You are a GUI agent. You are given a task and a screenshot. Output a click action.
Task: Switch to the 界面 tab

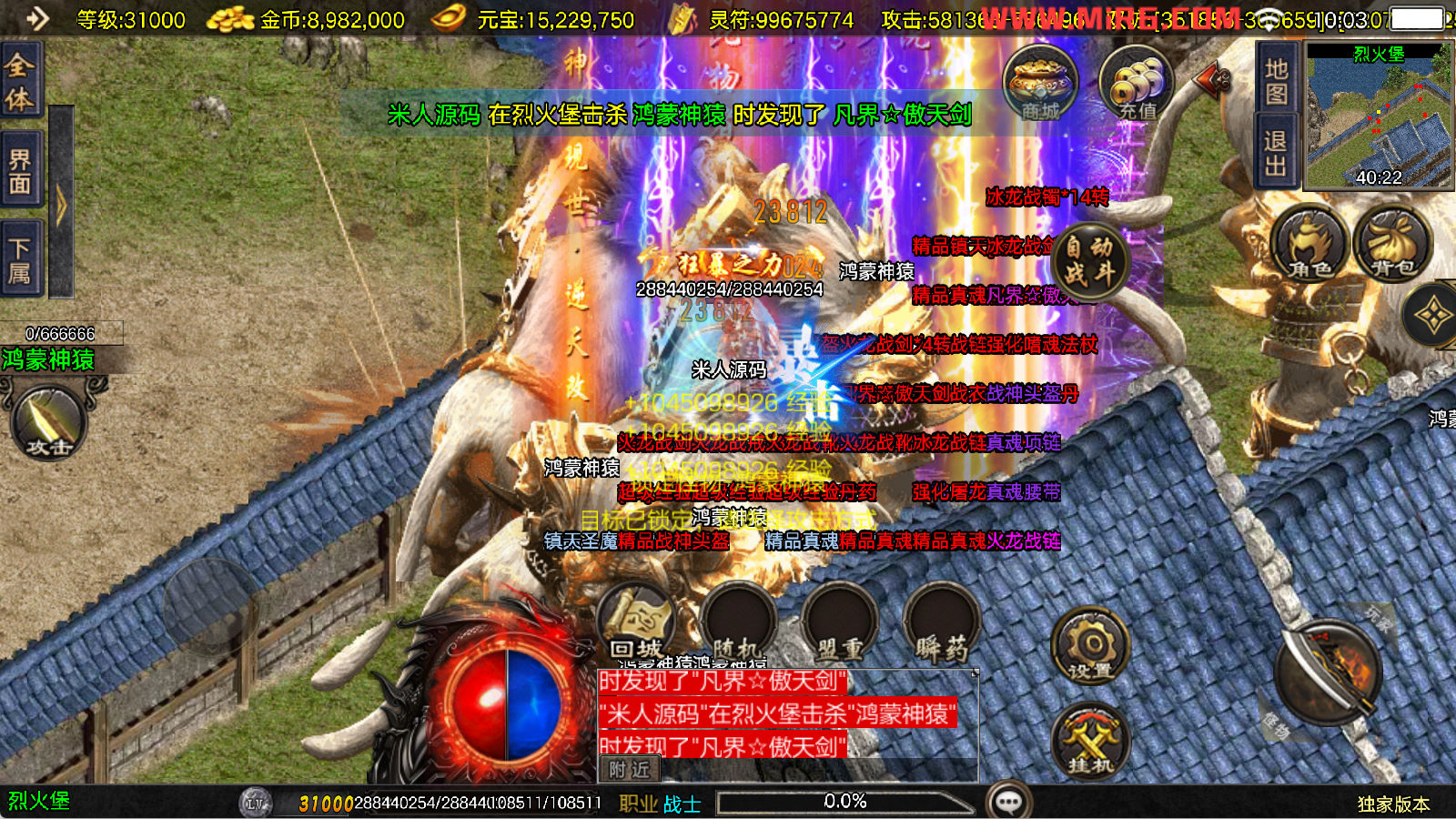point(20,171)
